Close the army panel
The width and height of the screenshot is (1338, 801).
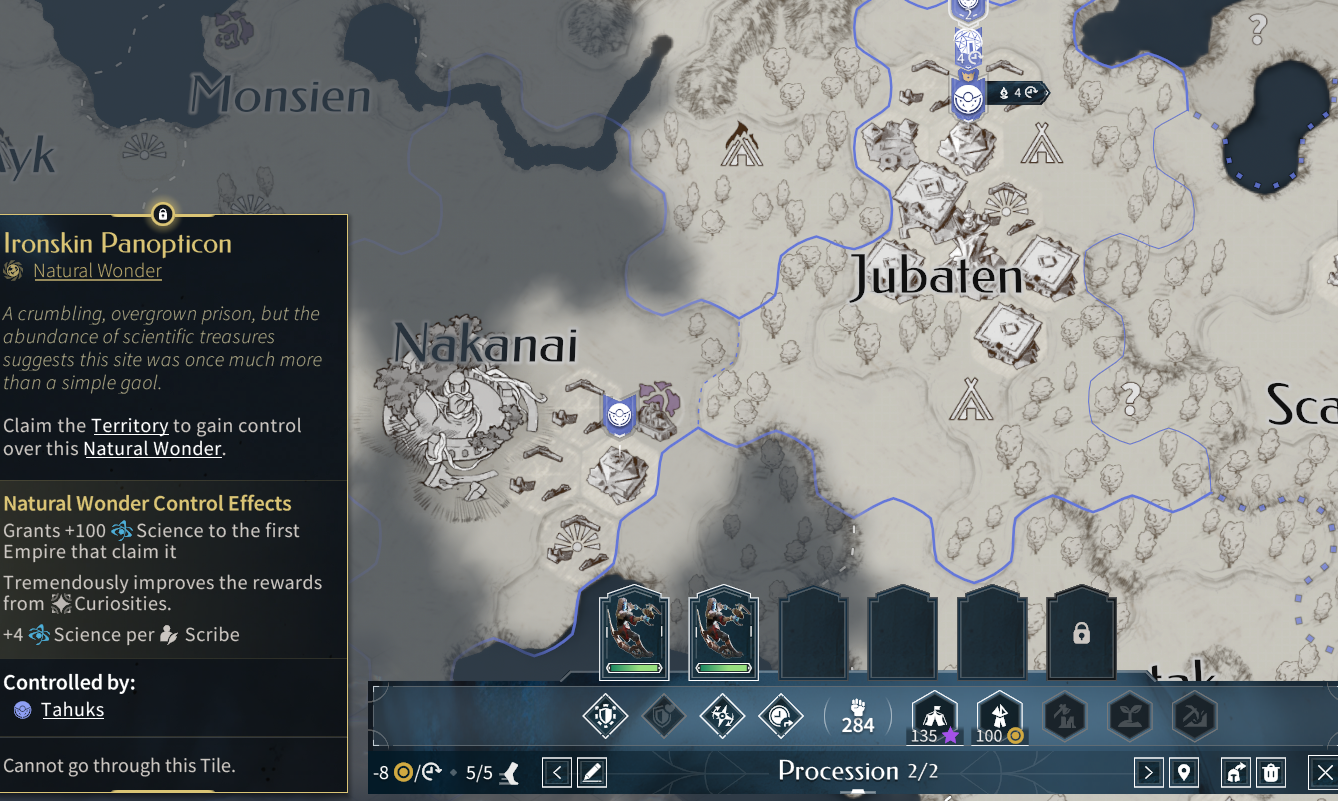click(x=1323, y=772)
